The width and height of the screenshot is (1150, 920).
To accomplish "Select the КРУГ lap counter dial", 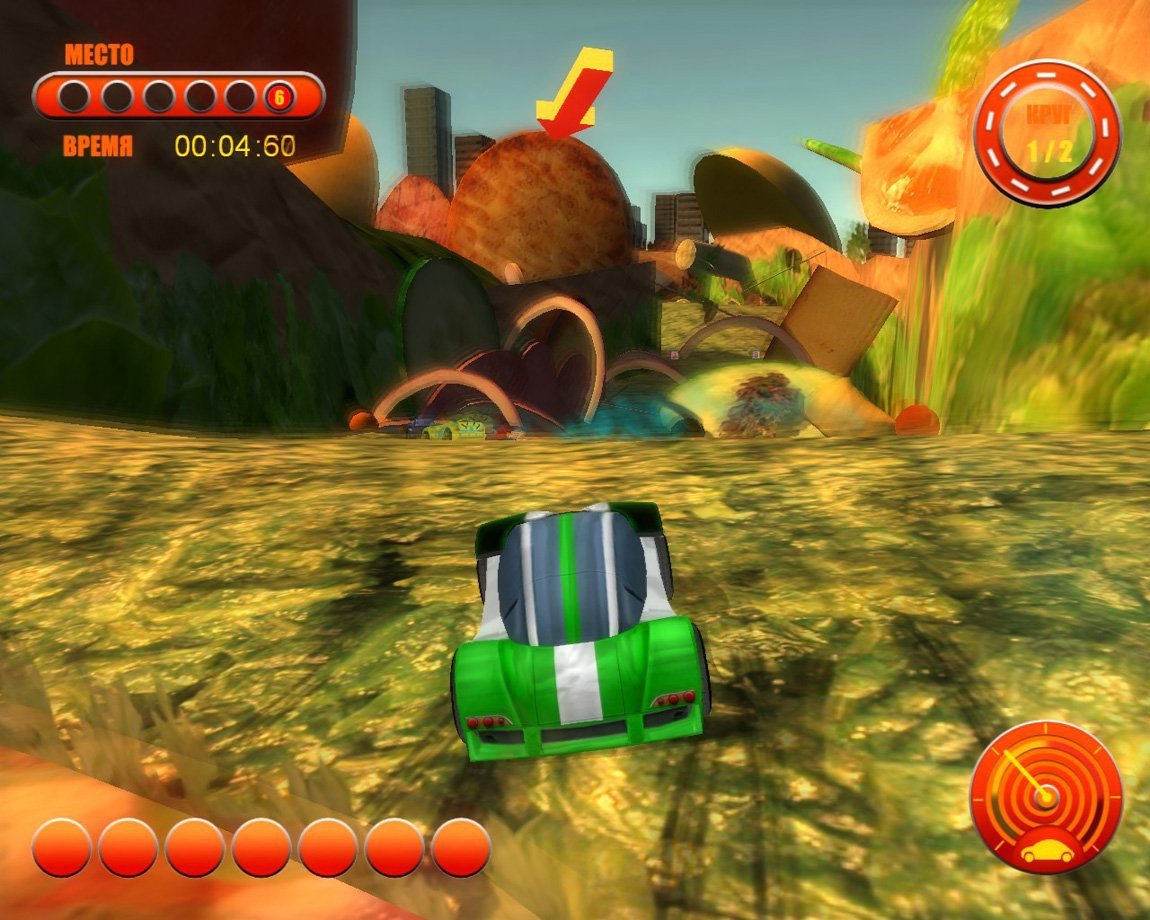I will 1047,133.
